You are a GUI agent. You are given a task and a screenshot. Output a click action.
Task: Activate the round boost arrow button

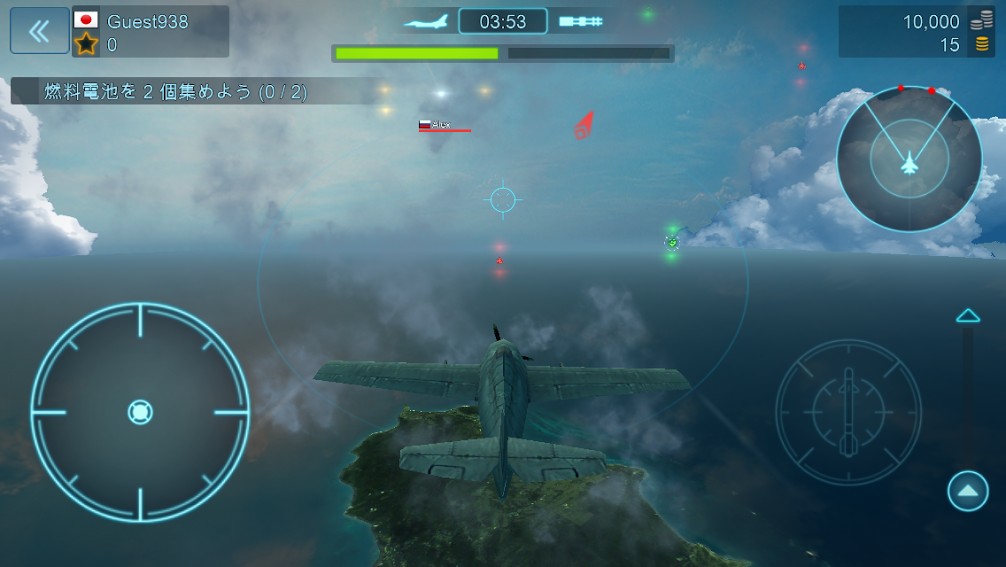[967, 490]
